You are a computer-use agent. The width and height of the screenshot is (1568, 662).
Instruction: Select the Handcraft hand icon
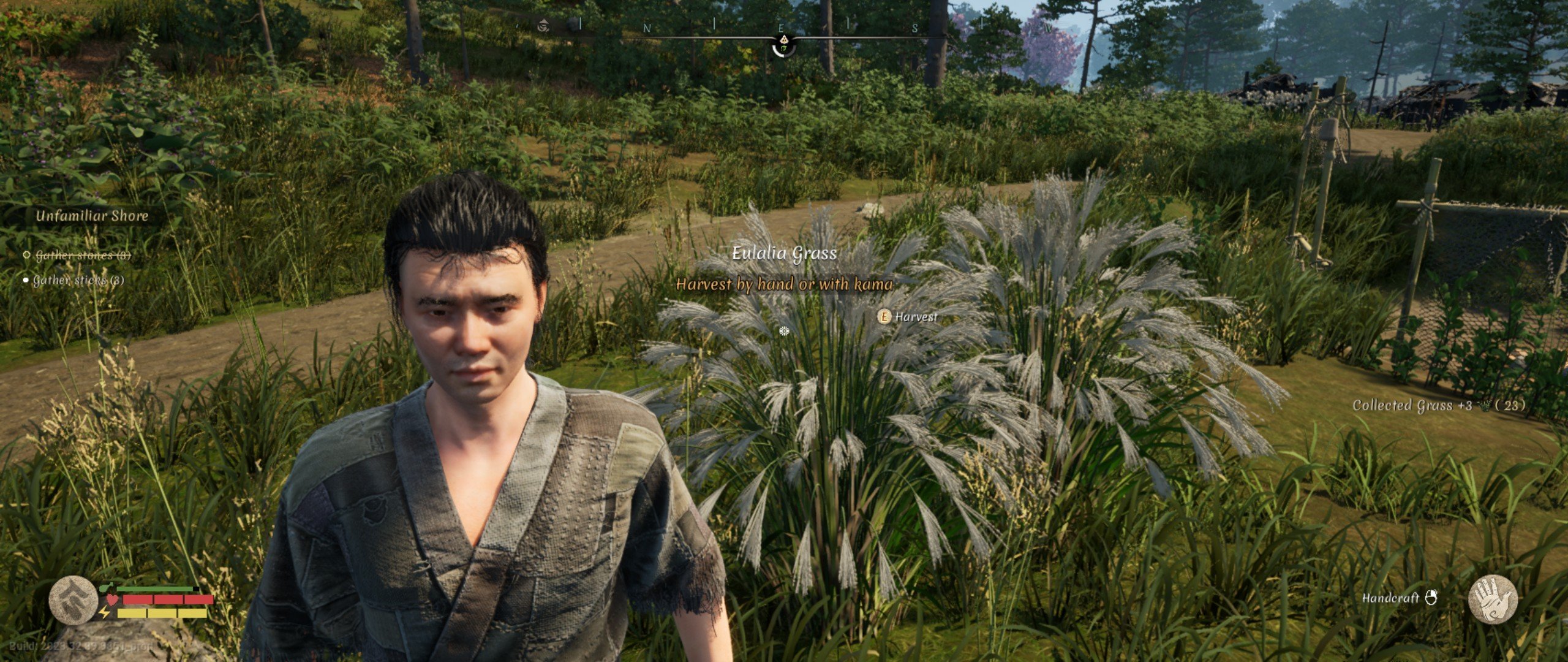[x=1493, y=599]
